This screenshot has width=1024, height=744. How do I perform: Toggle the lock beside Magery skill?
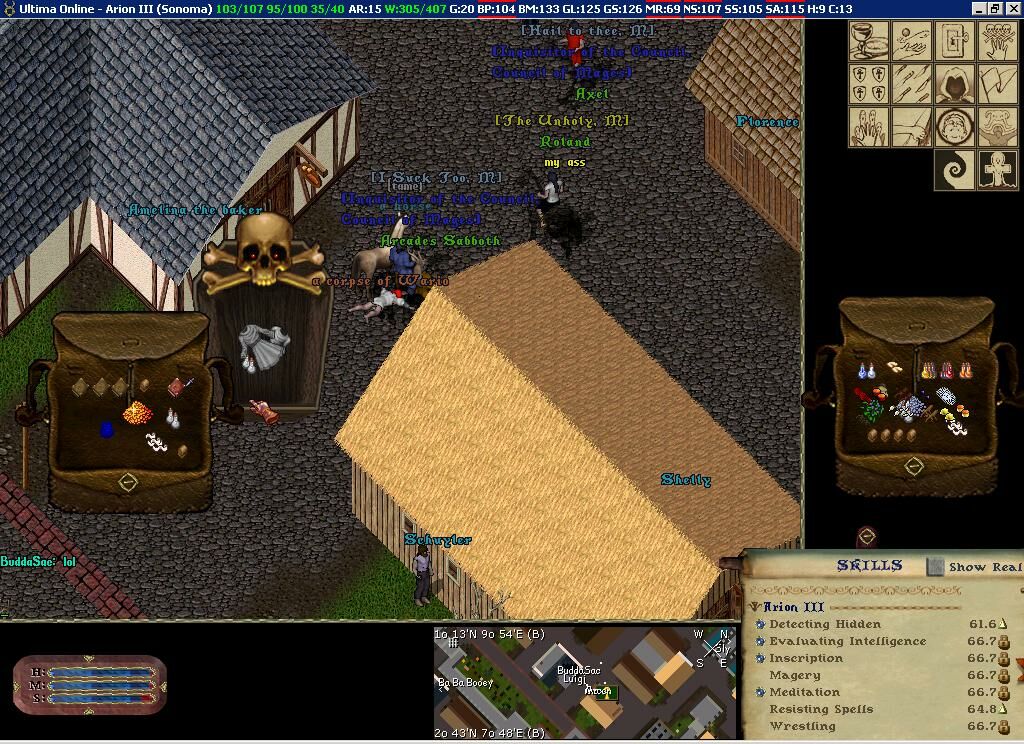click(1004, 676)
